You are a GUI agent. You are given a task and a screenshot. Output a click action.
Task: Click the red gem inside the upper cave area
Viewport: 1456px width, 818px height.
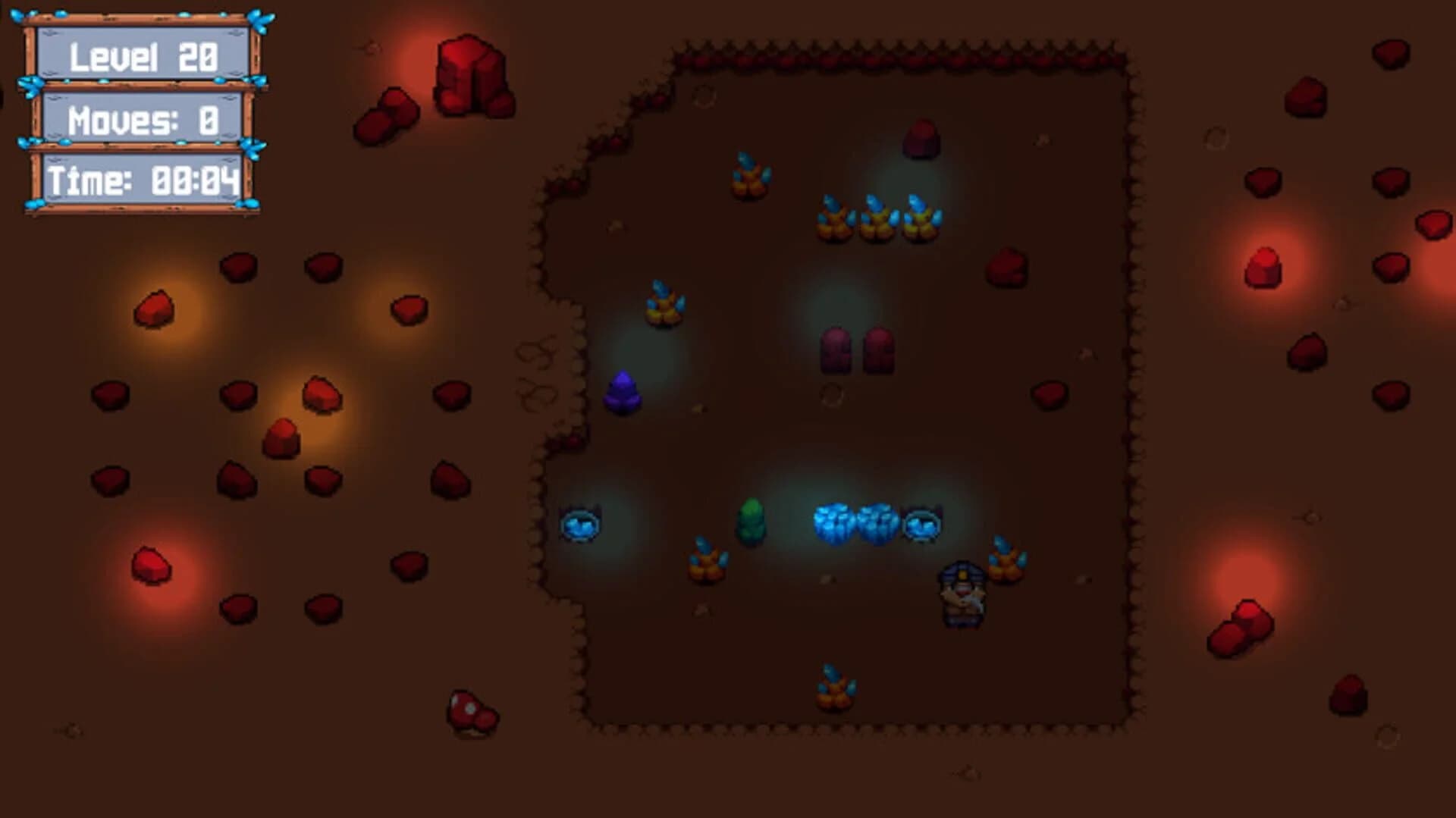tap(920, 140)
